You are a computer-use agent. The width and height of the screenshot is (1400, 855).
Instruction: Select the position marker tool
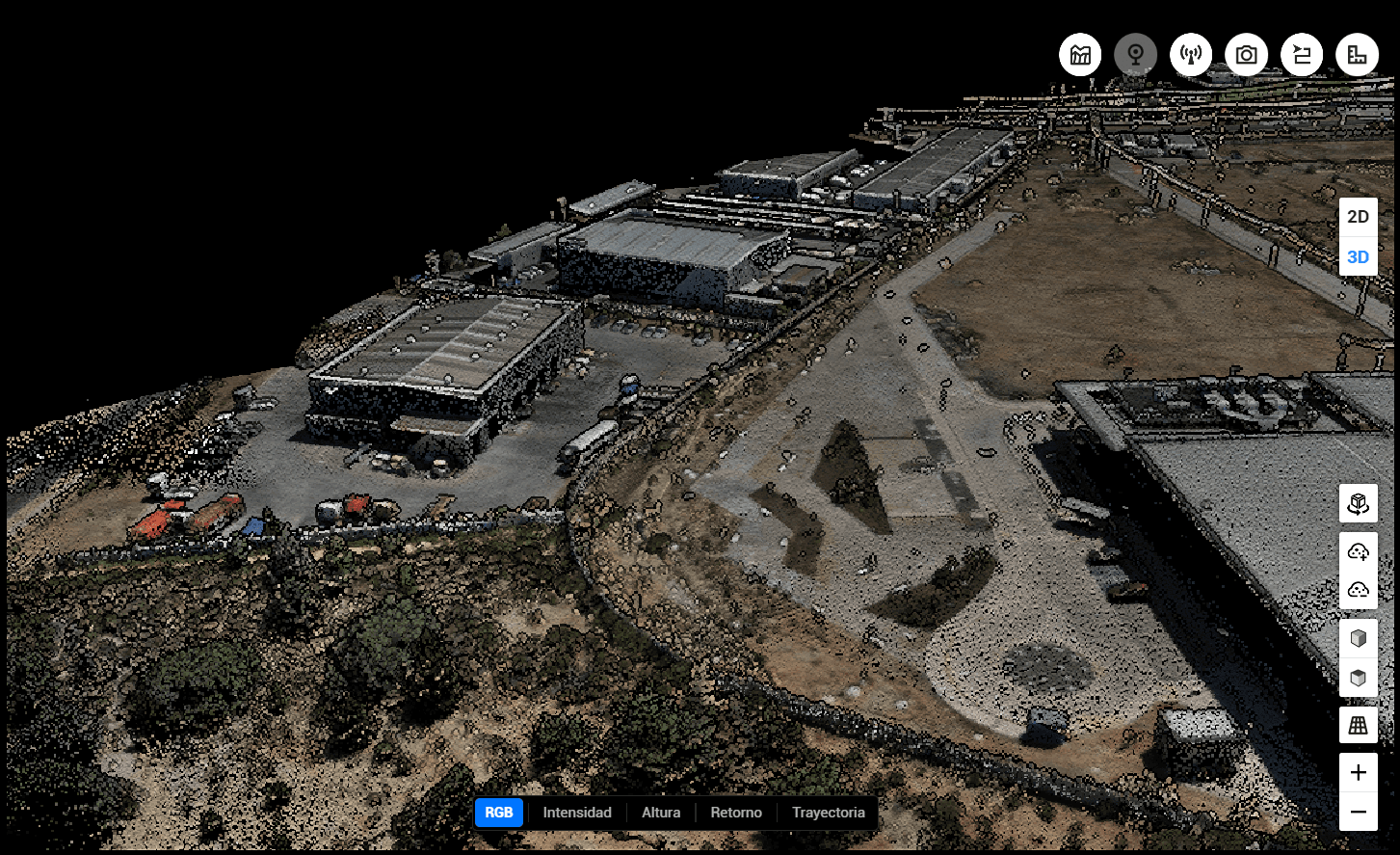click(1135, 55)
